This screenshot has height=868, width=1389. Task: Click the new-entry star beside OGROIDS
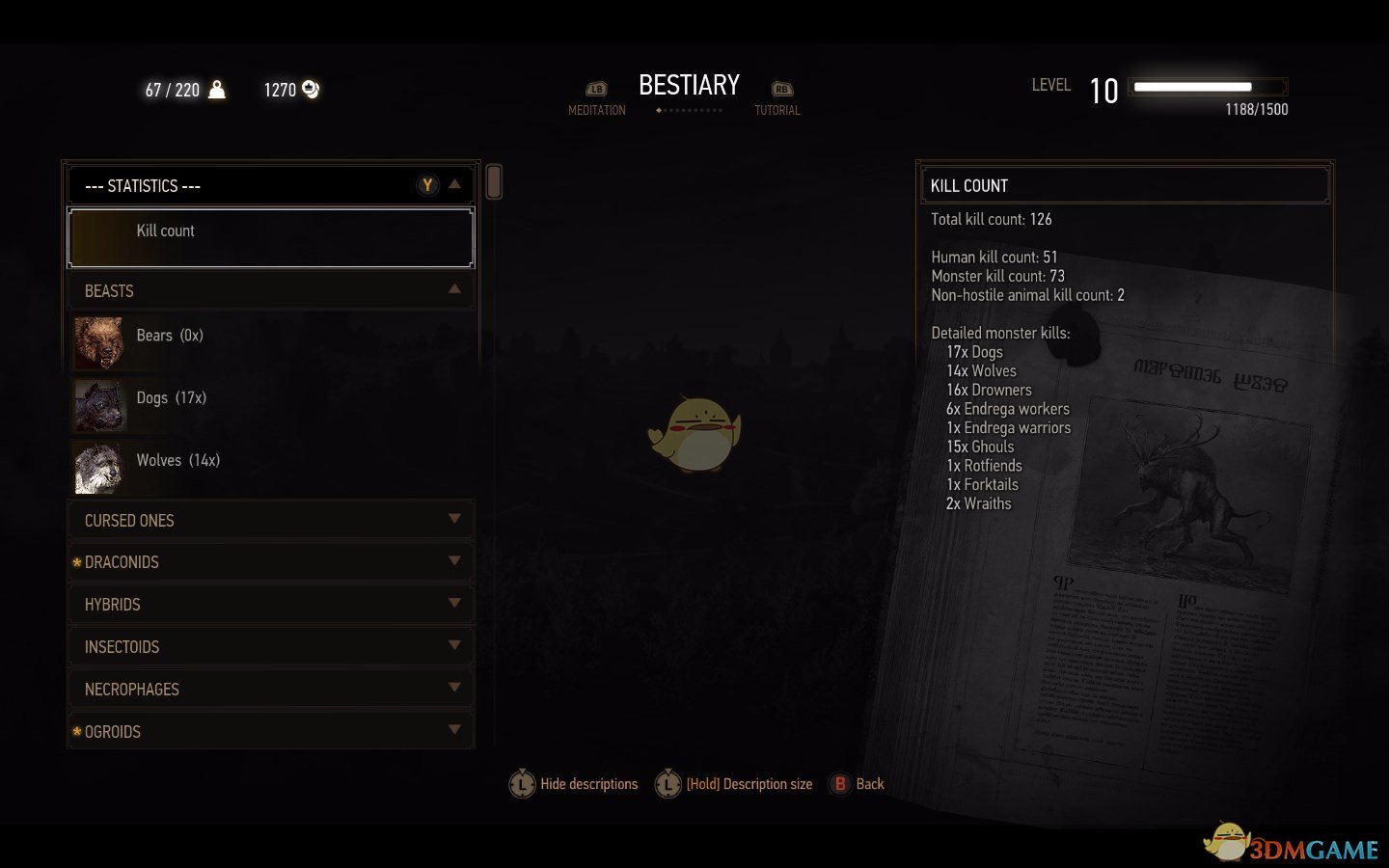coord(77,731)
